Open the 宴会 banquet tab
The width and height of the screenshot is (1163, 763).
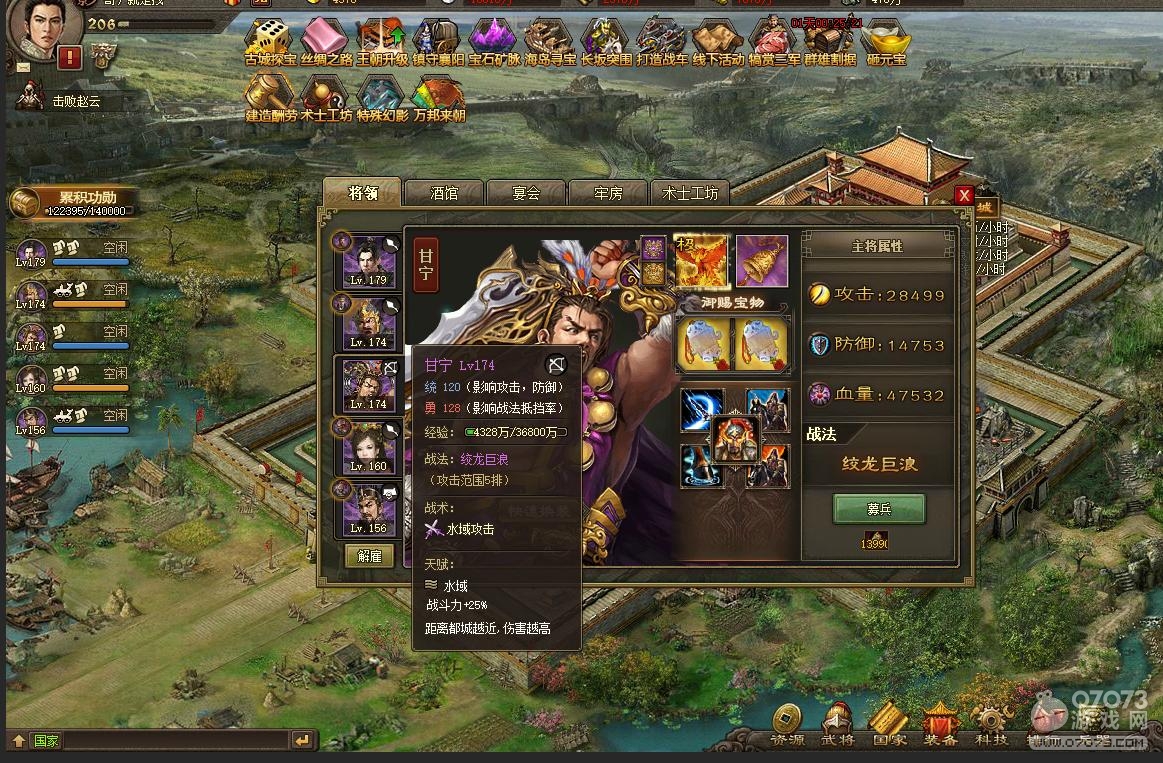526,193
